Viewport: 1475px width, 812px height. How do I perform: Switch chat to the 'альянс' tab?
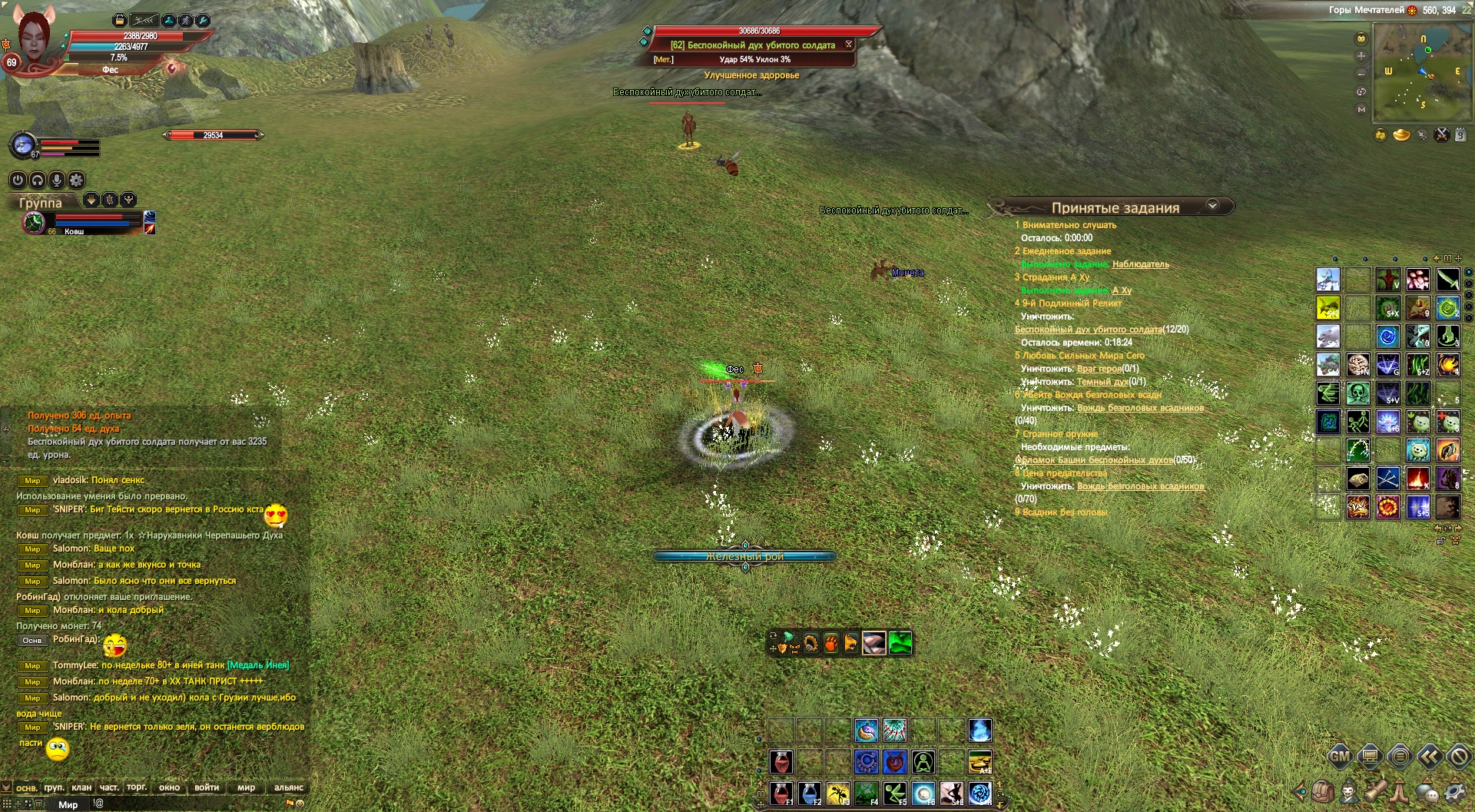point(289,787)
